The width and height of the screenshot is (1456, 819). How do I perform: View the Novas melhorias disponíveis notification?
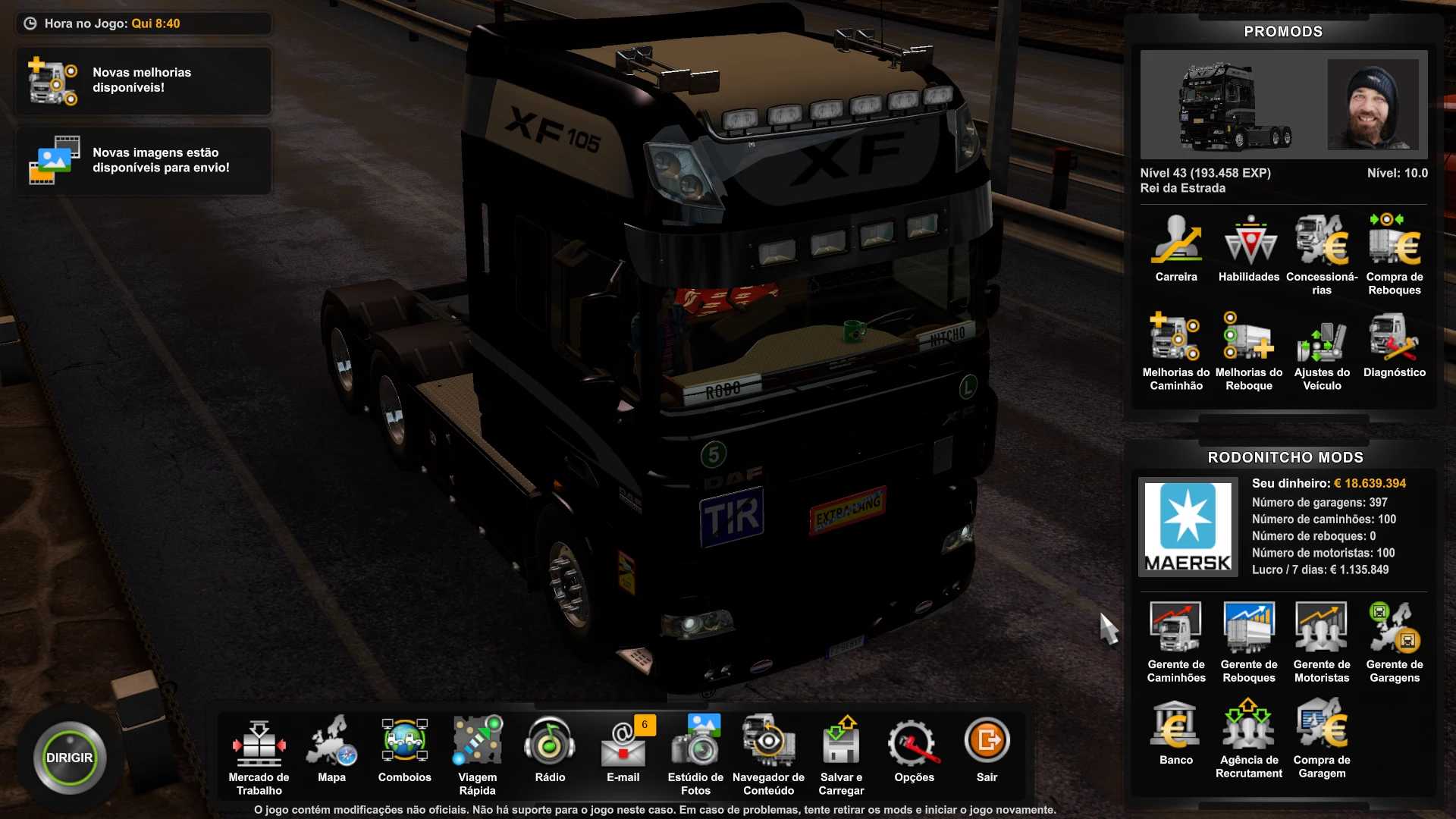[143, 80]
